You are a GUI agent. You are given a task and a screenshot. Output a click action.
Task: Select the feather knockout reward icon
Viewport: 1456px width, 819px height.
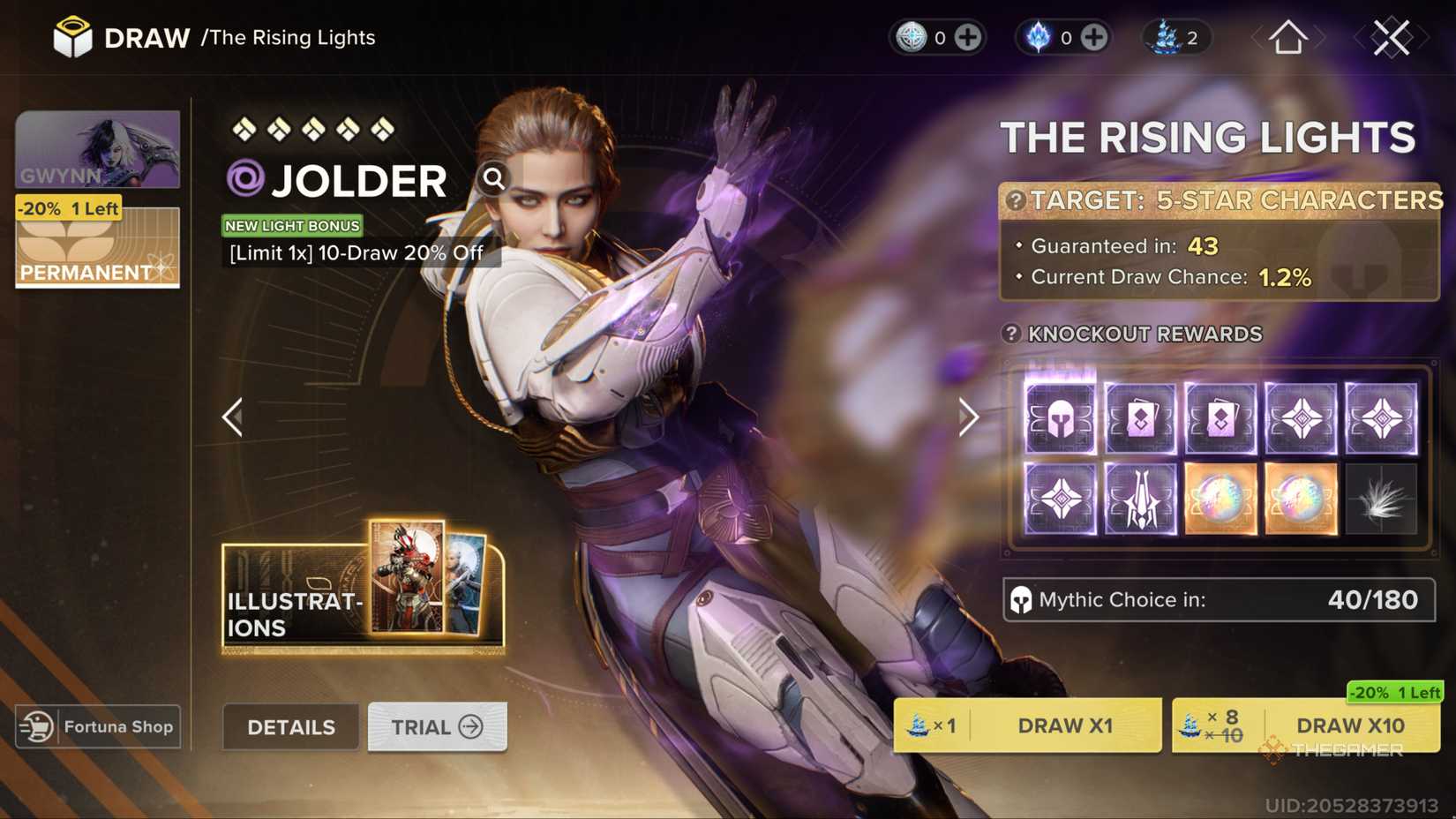1381,500
